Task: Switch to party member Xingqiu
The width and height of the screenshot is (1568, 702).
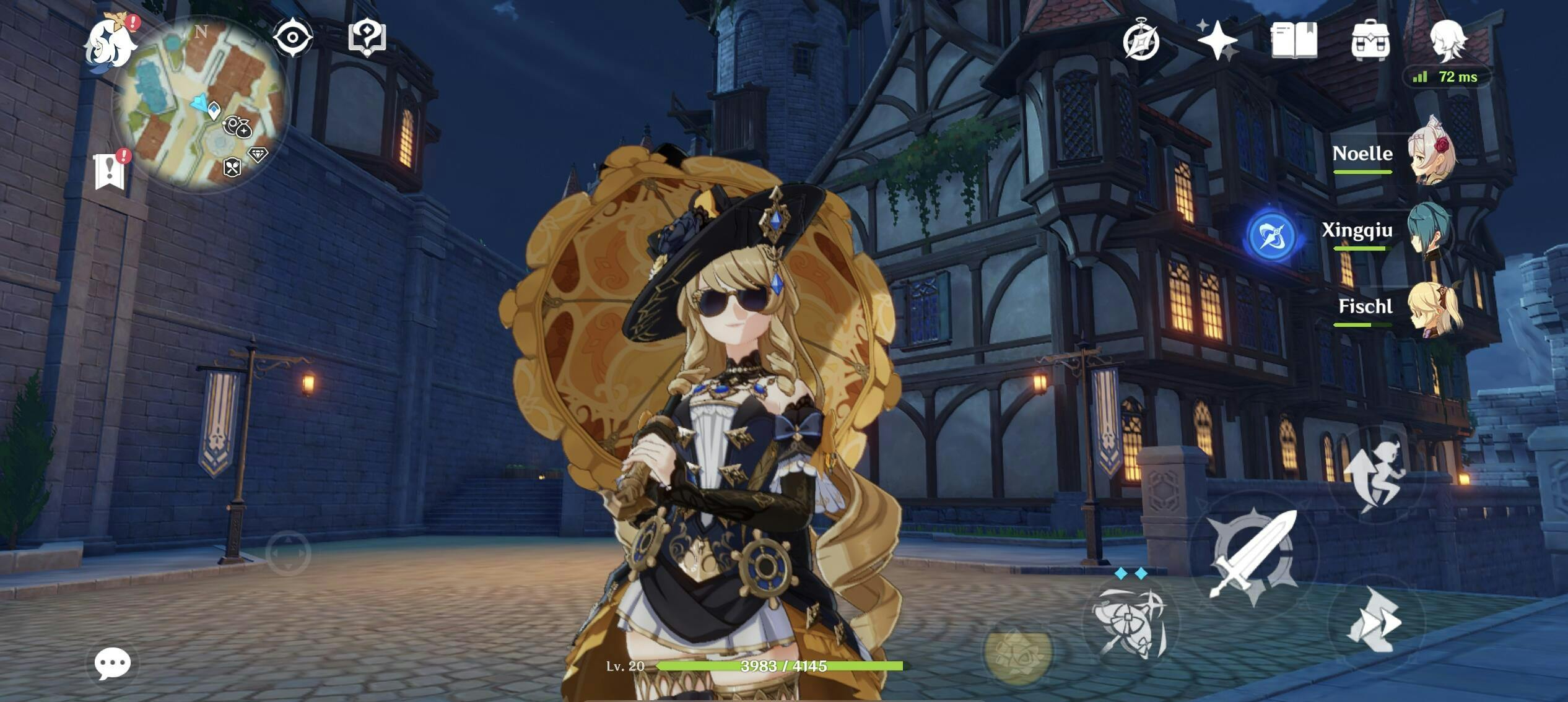Action: pos(1428,230)
